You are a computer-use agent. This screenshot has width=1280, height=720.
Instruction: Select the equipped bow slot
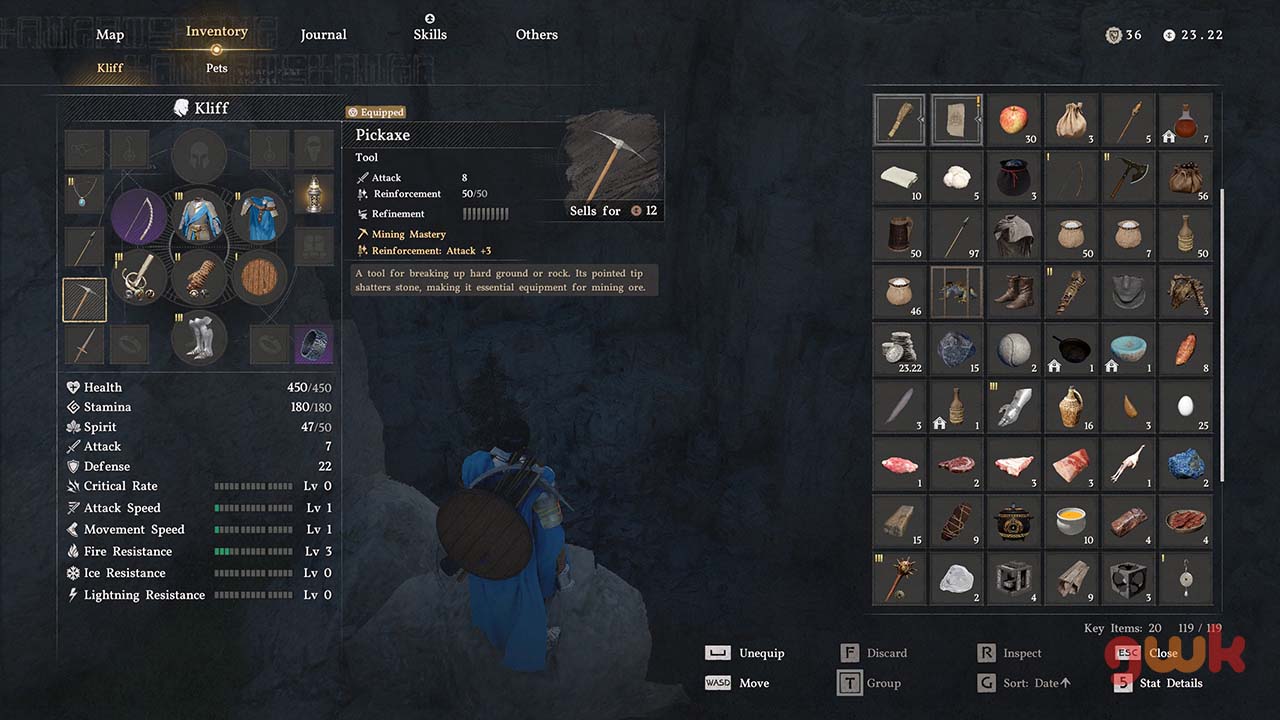pyautogui.click(x=139, y=216)
